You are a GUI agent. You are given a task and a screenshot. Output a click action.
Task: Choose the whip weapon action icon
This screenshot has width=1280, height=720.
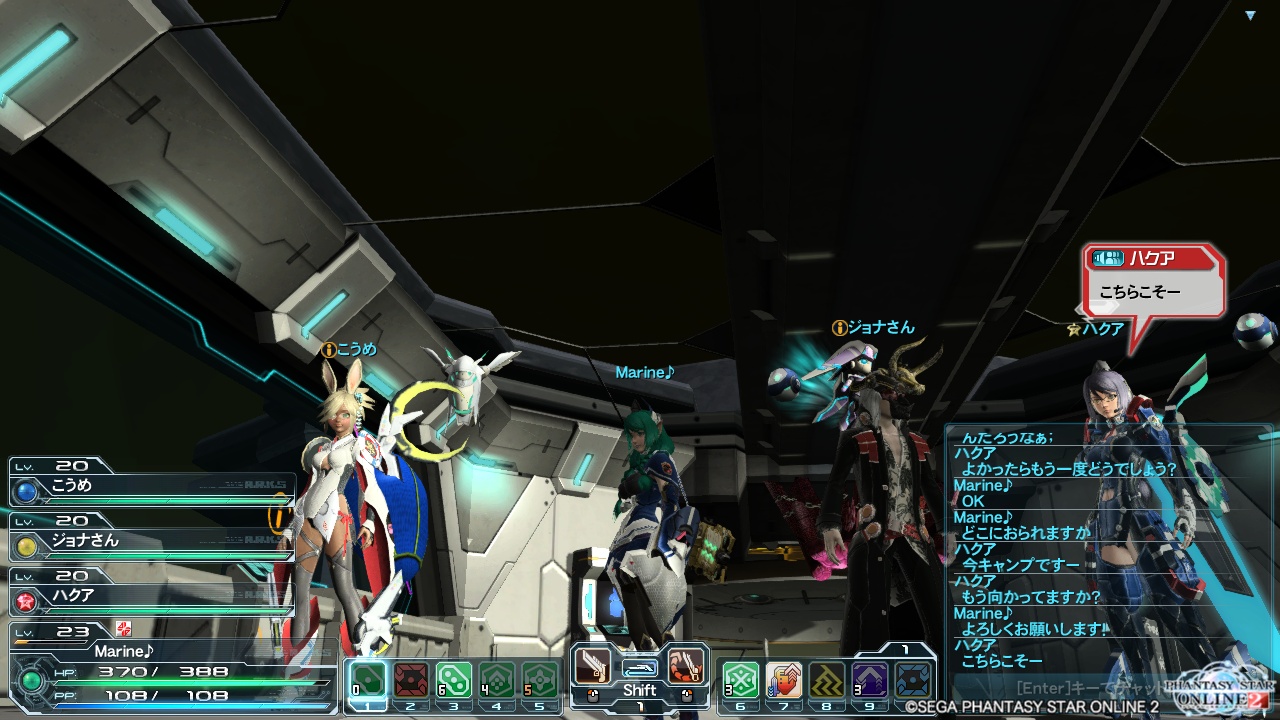point(686,666)
